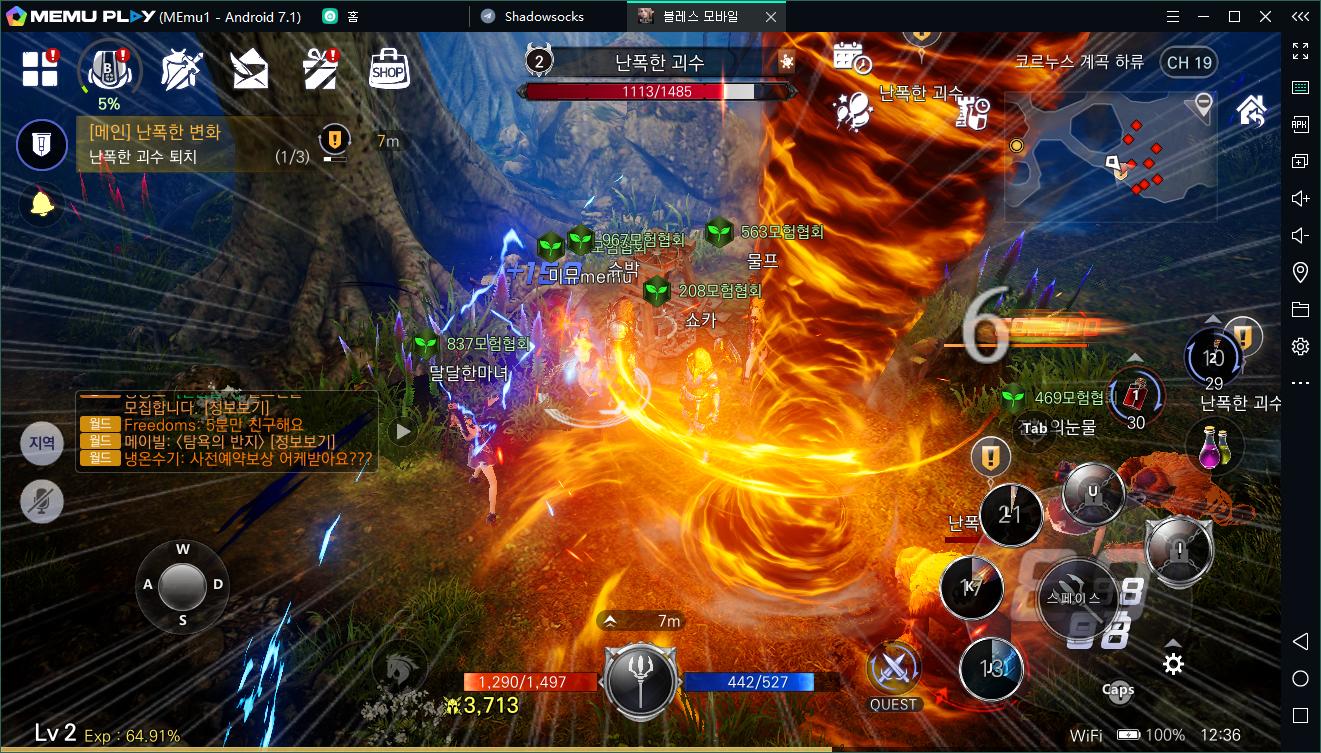Toggle the muted microphone button
This screenshot has width=1321, height=753.
tap(42, 502)
